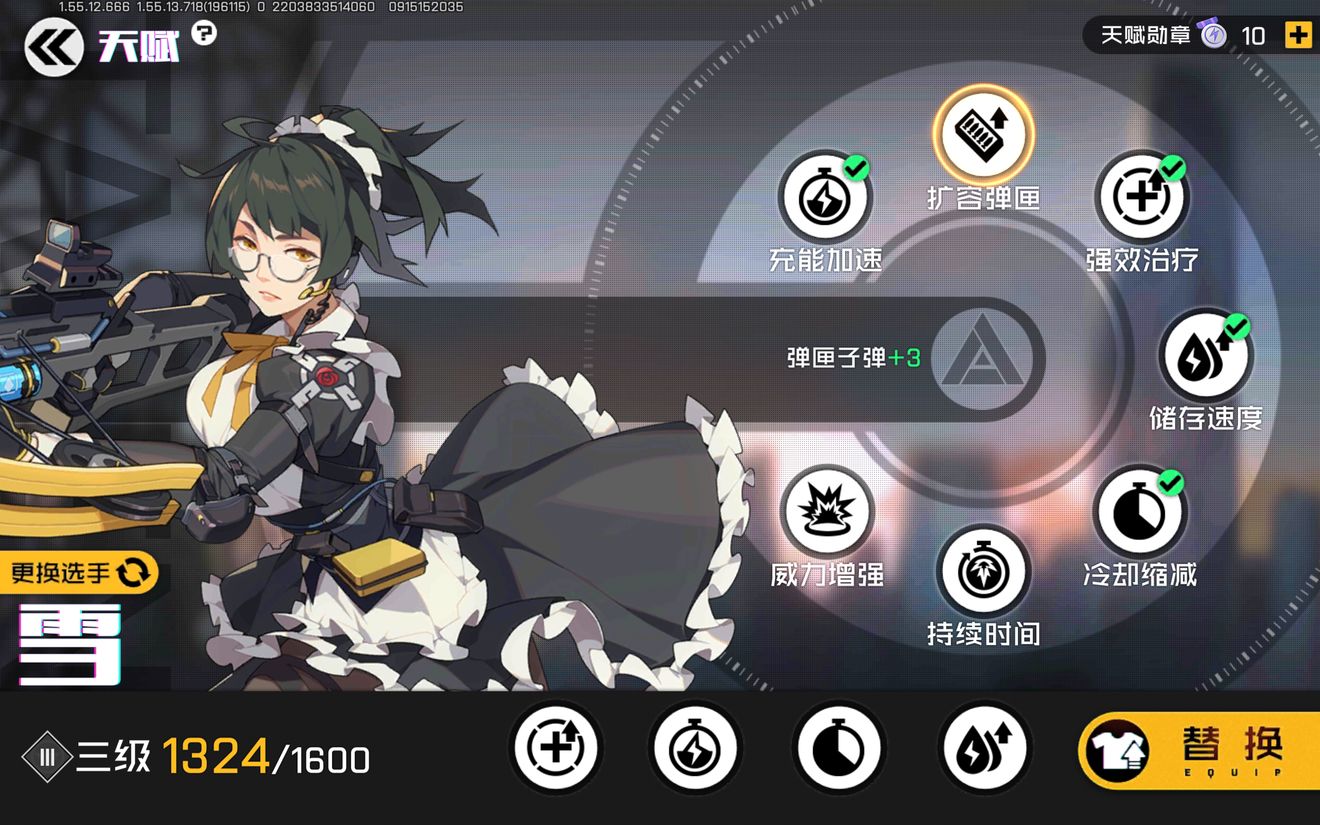Open the talent help question mark

[204, 33]
